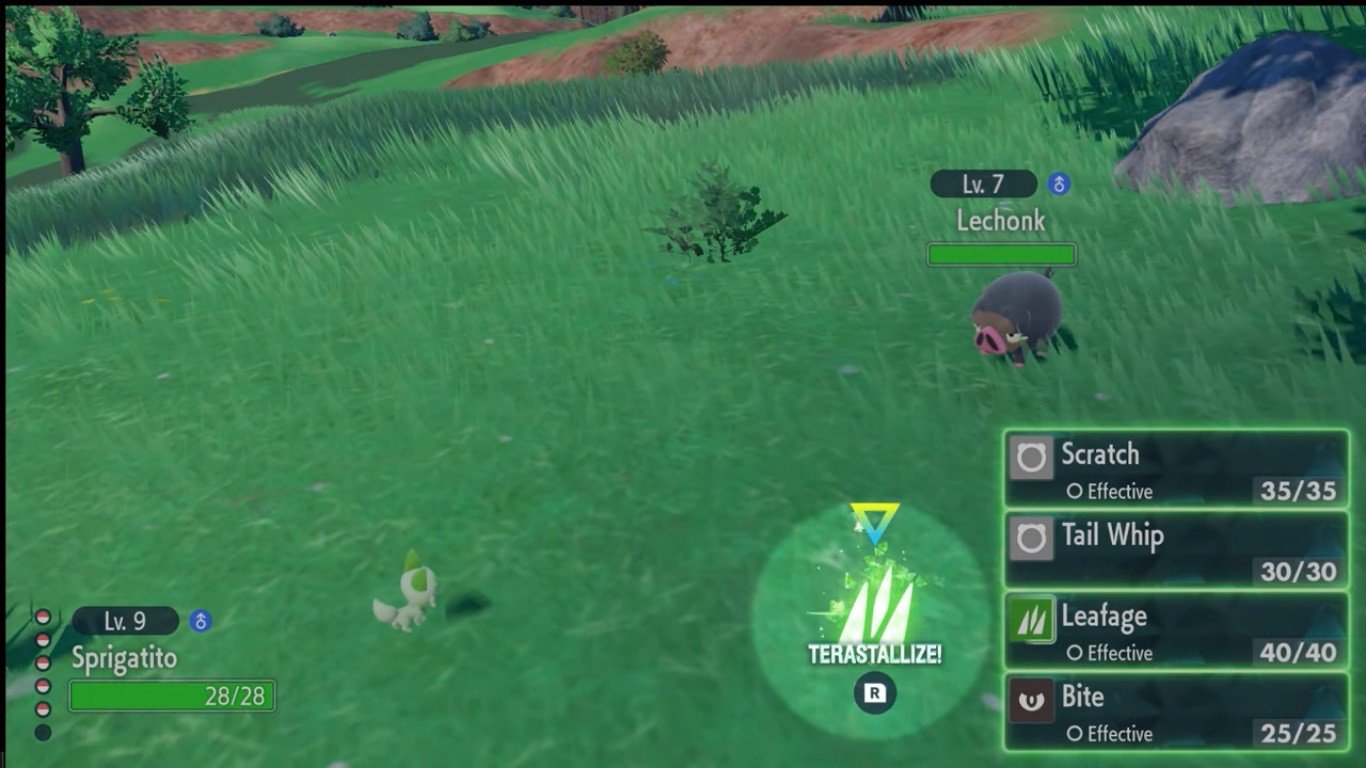Pick the Bite move
This screenshot has height=768, width=1366.
(1176, 711)
